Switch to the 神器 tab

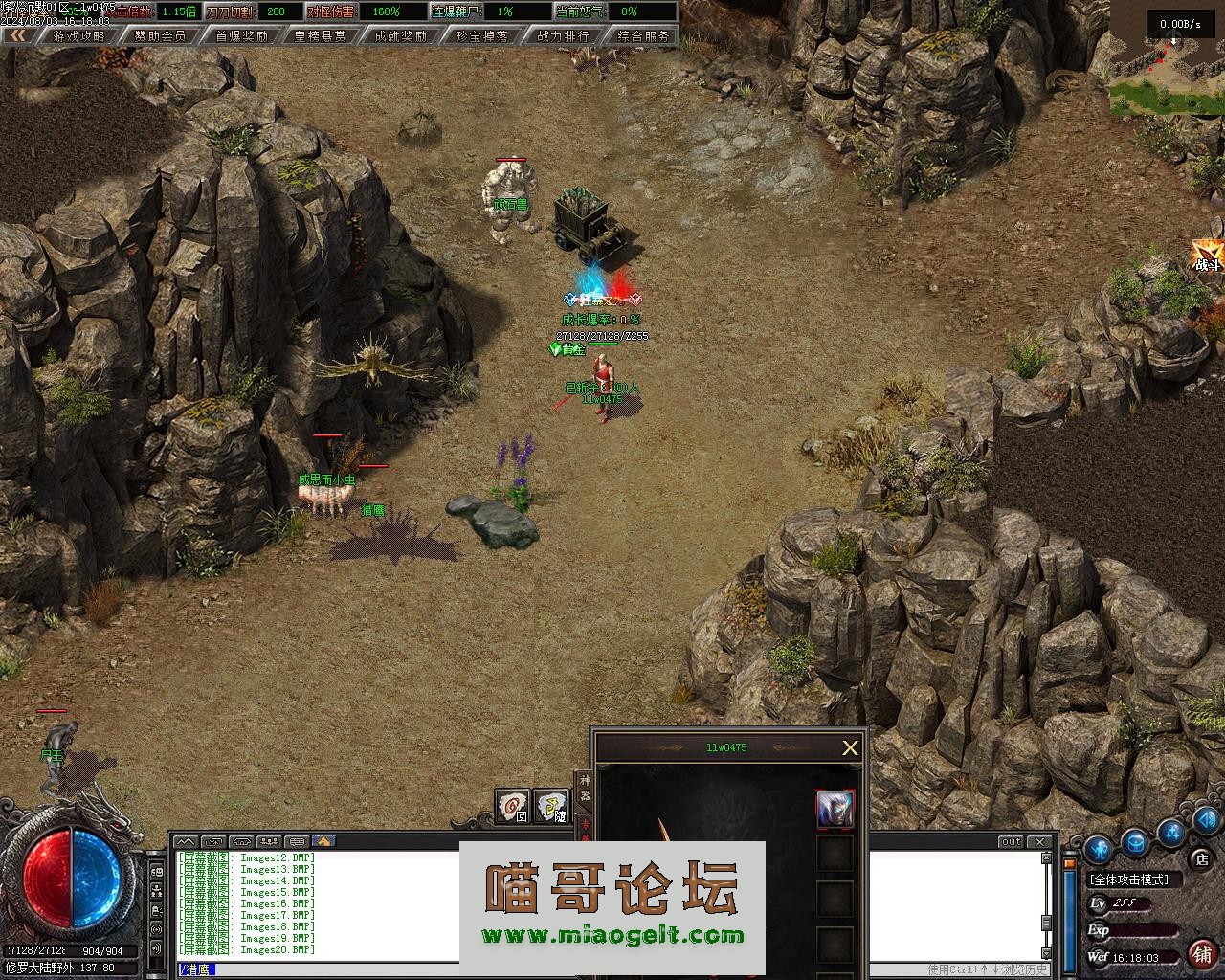click(x=585, y=788)
